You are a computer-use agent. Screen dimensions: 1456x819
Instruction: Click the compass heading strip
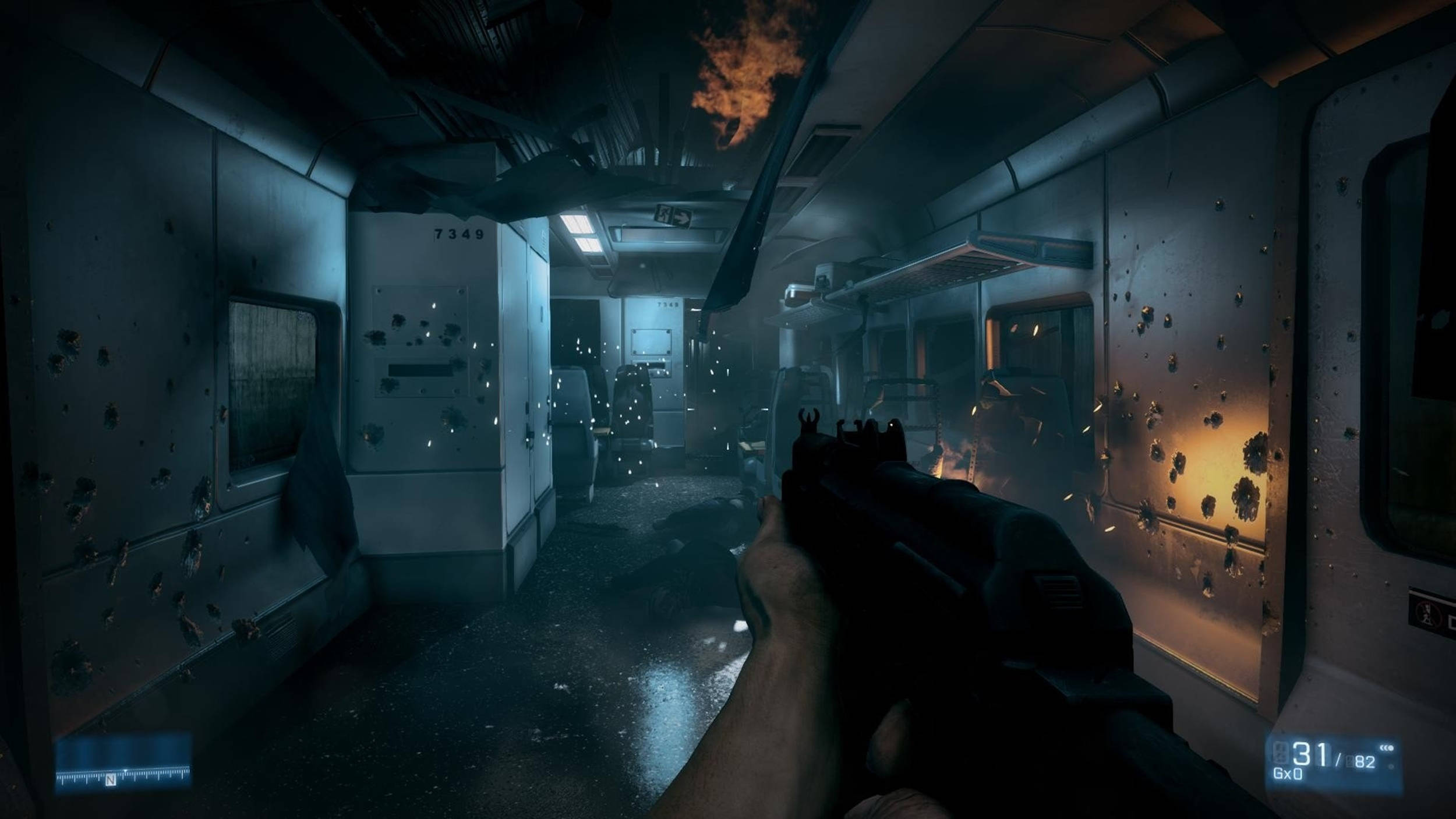tap(123, 776)
